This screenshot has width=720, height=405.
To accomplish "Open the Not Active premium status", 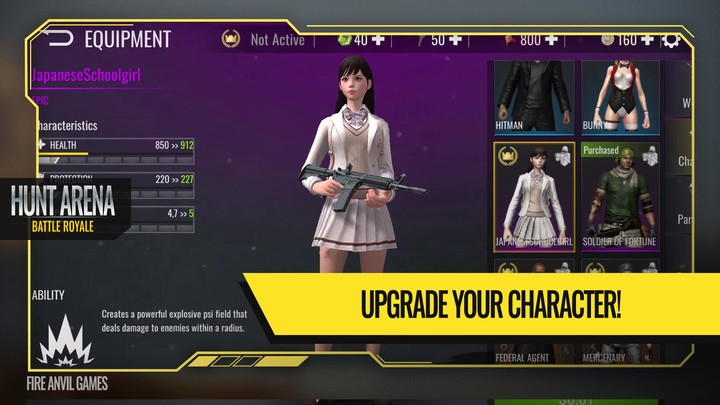I will [262, 40].
